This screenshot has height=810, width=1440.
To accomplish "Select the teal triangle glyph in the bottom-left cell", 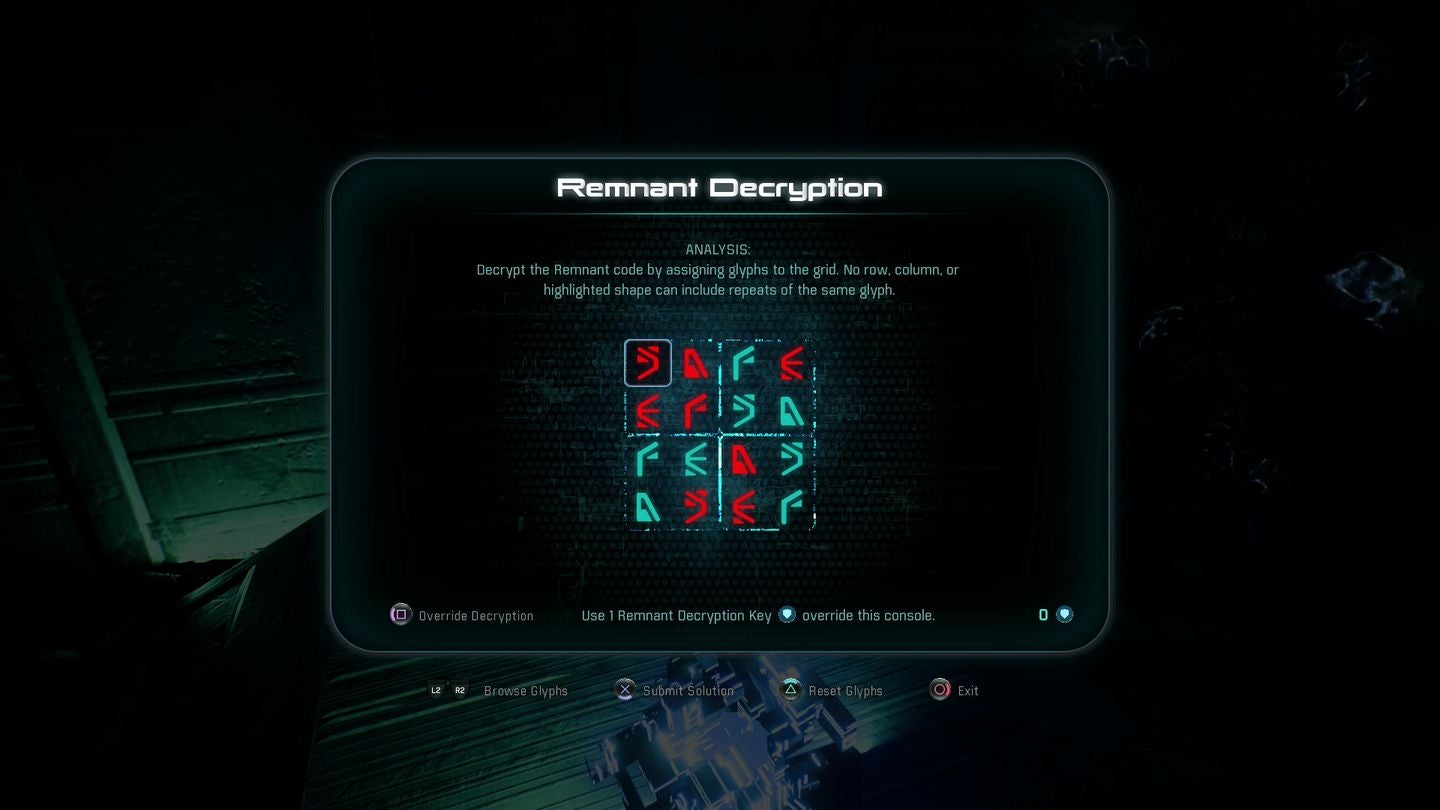I will (648, 508).
